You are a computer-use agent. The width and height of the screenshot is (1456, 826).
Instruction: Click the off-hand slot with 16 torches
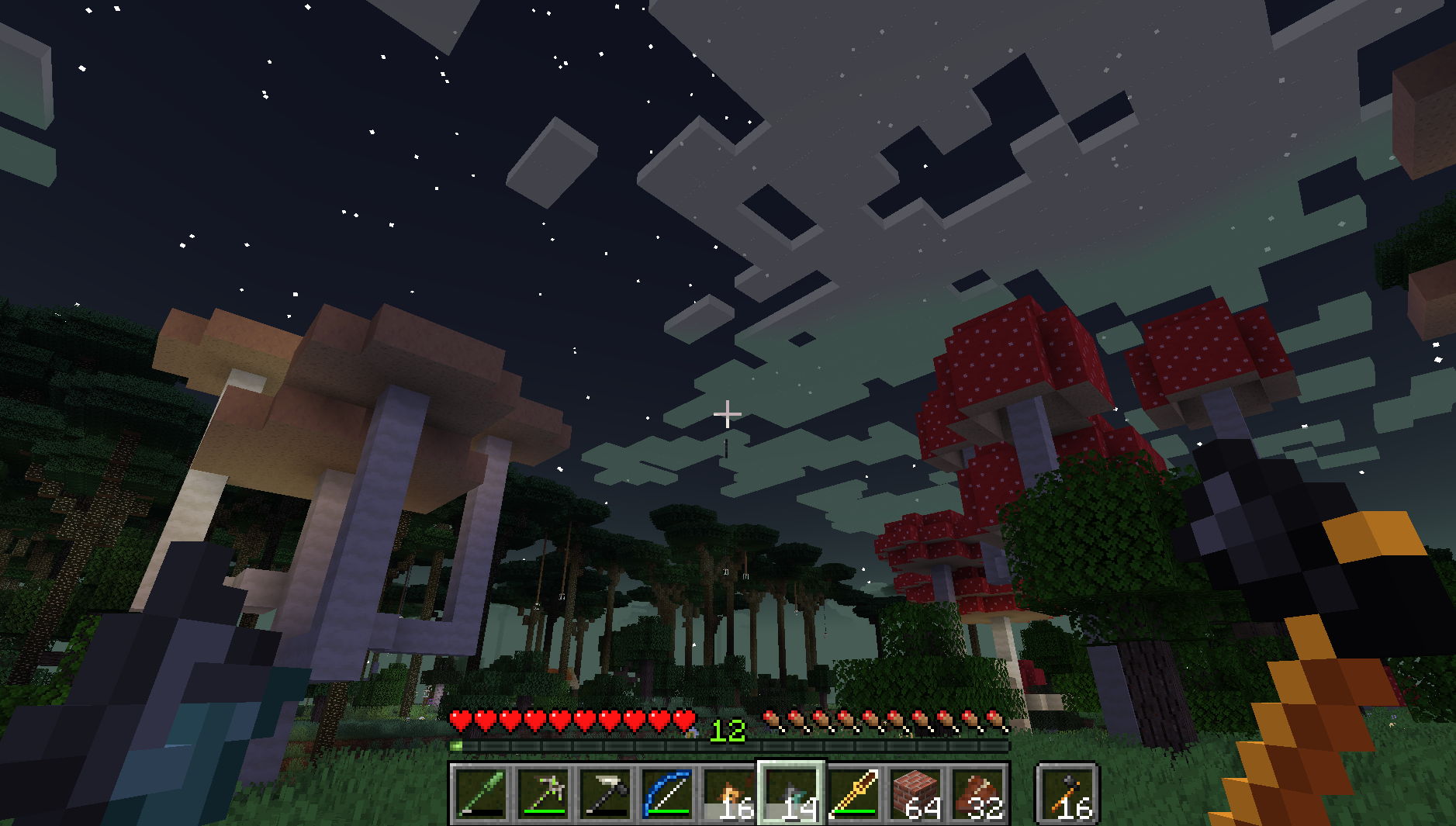pos(1067,793)
